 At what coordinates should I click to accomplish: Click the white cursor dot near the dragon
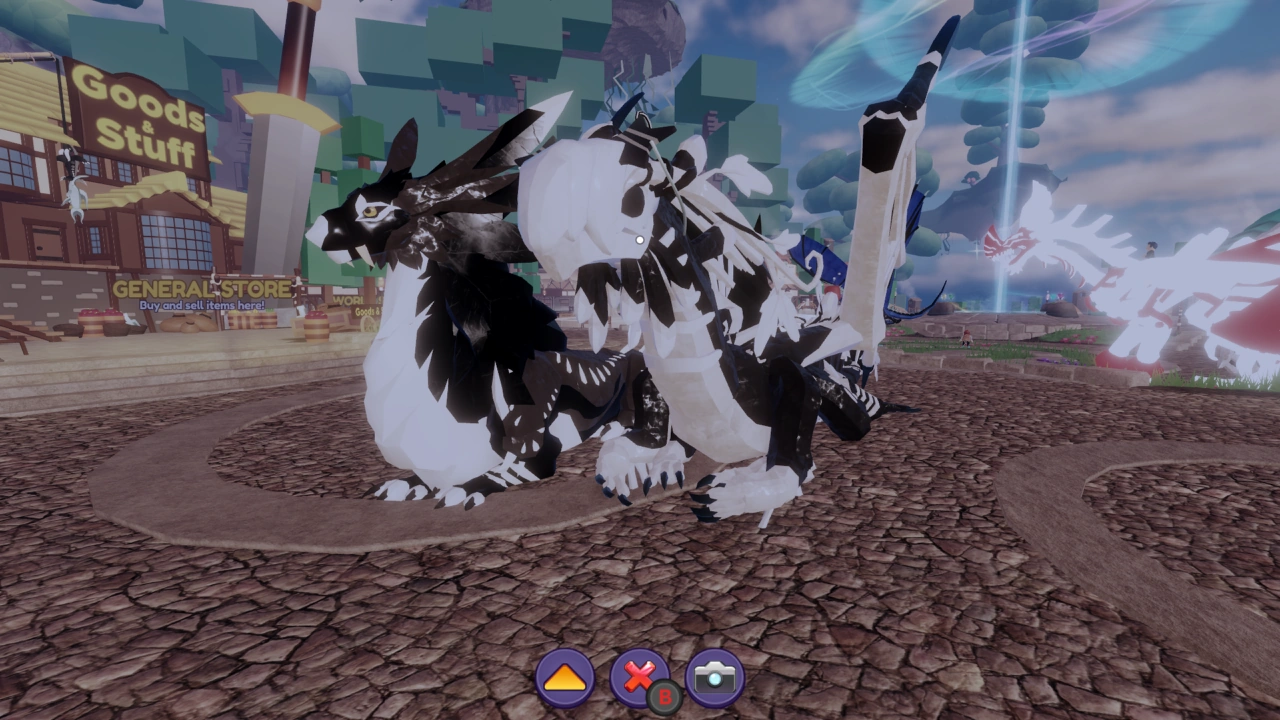(638, 240)
